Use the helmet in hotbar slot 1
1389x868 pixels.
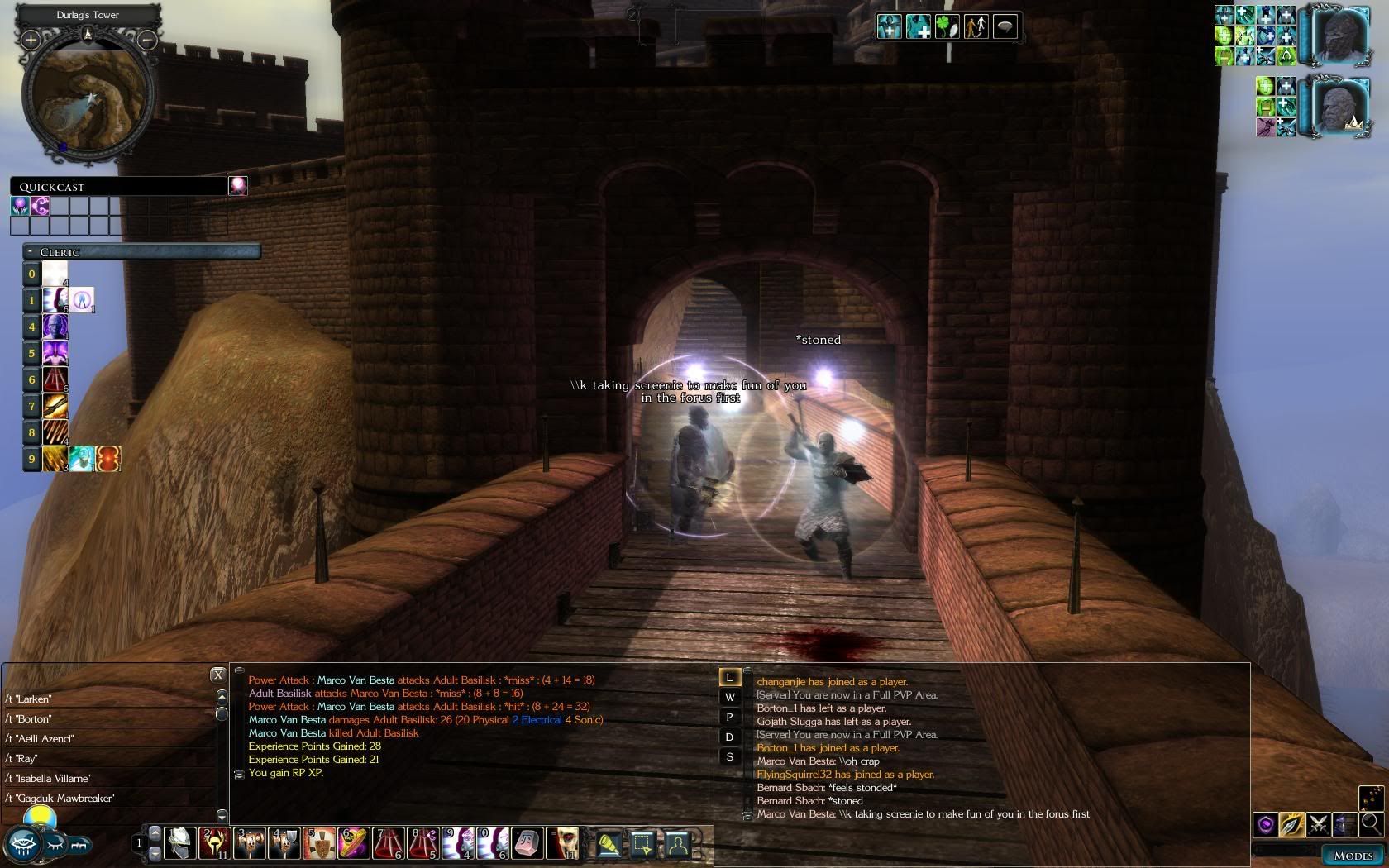179,843
